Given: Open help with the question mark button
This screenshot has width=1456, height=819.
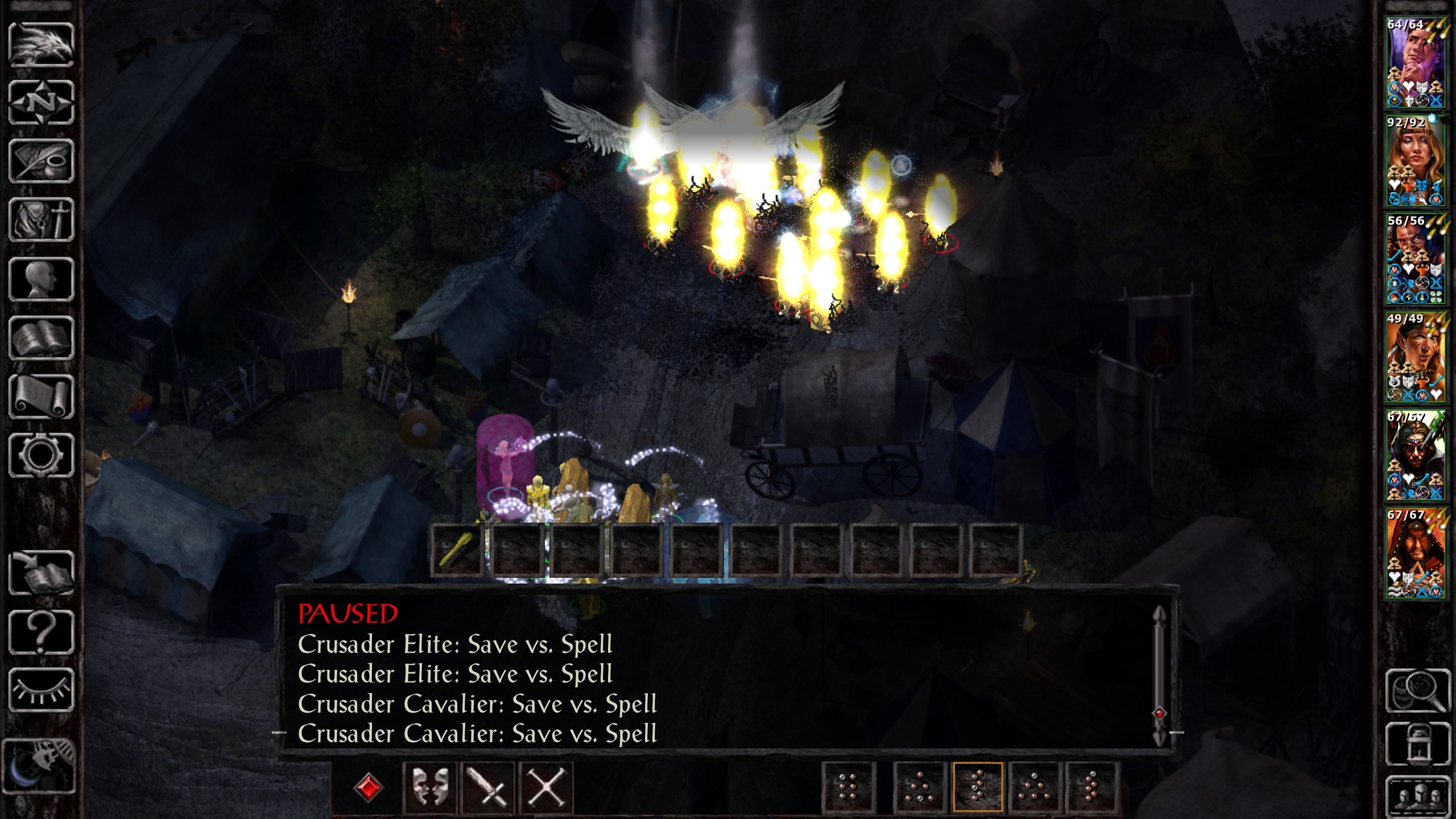Looking at the screenshot, I should pos(42,631).
